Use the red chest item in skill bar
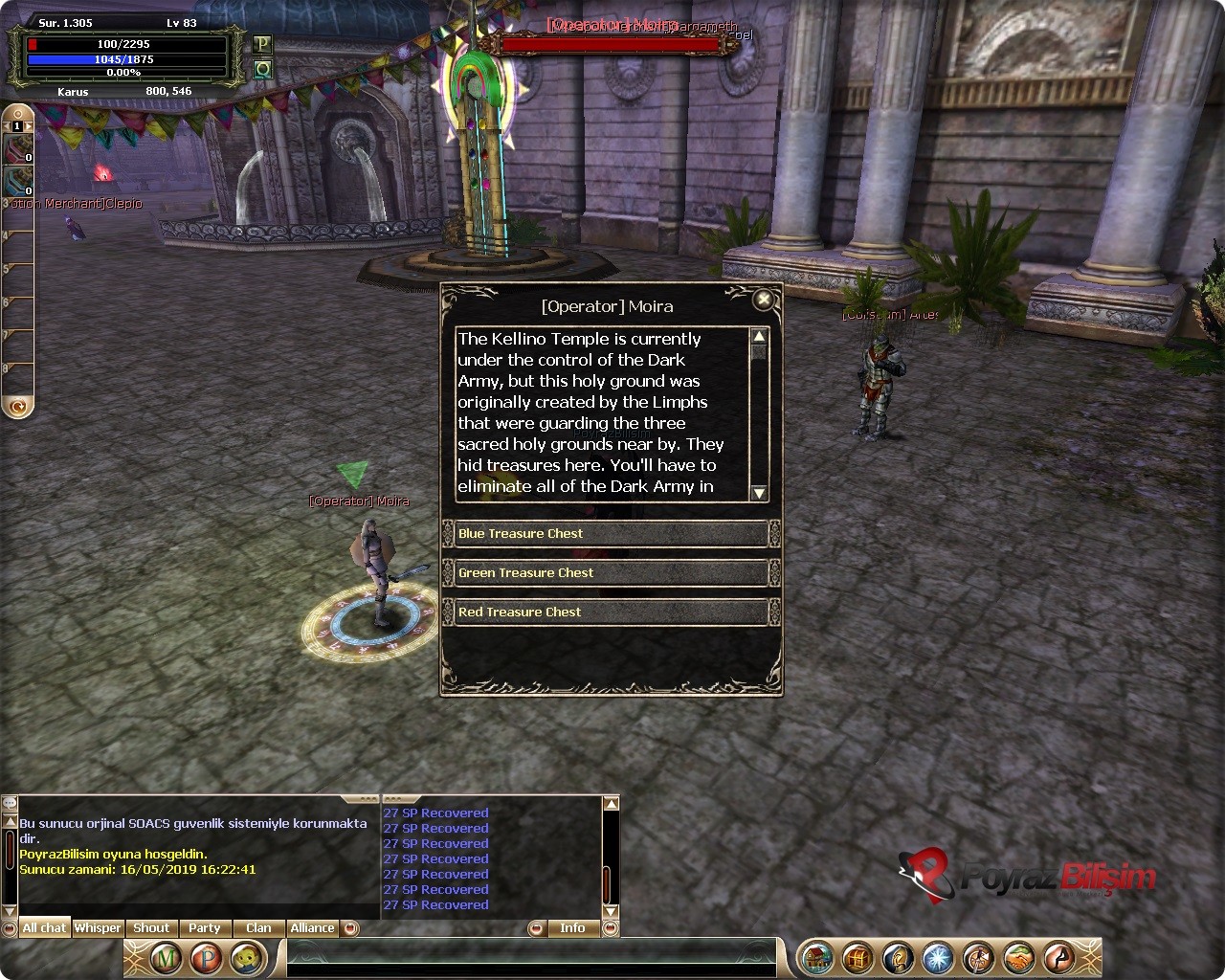This screenshot has width=1225, height=980. [x=19, y=149]
